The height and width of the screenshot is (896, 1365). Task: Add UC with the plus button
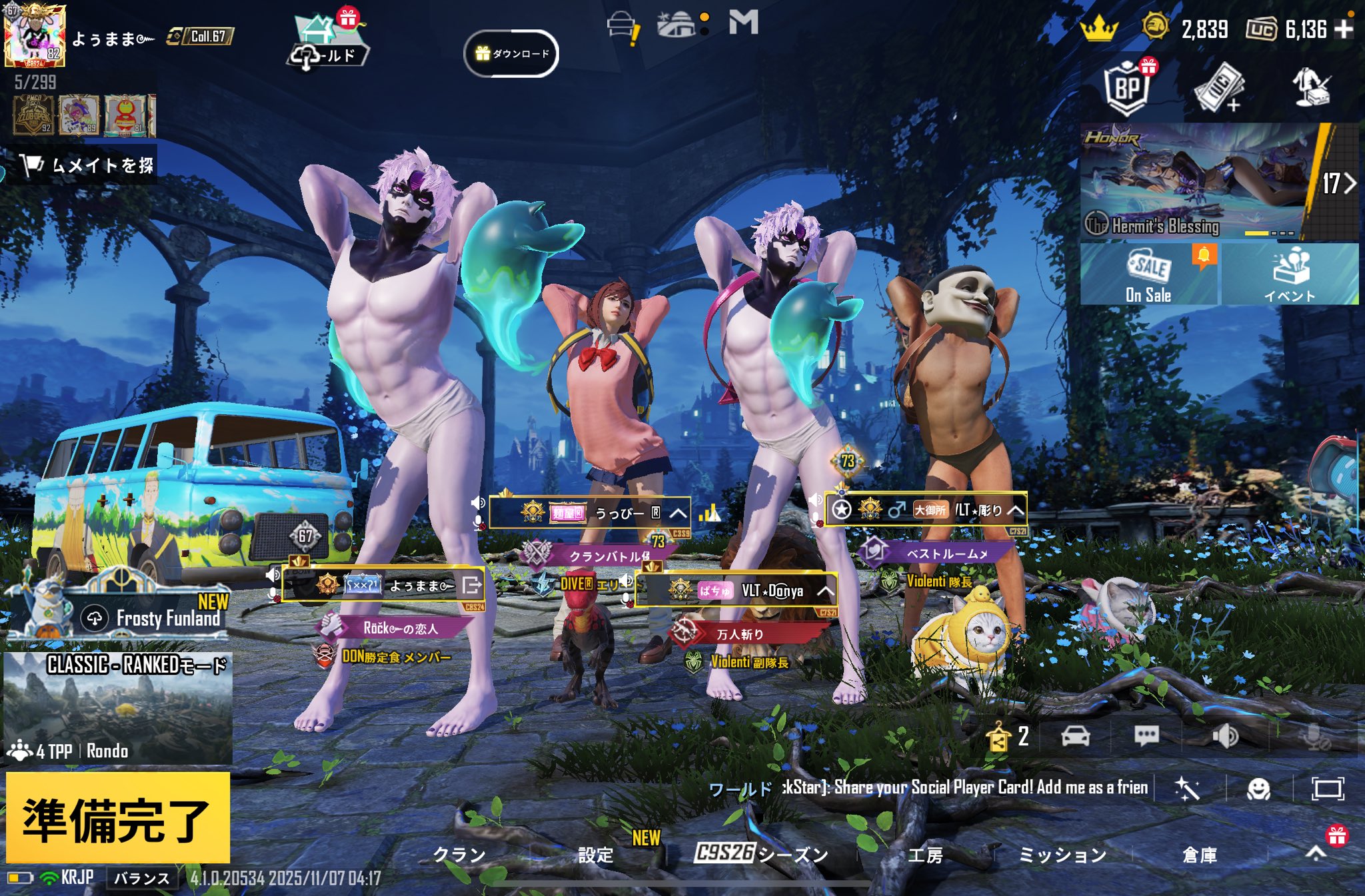click(1344, 29)
